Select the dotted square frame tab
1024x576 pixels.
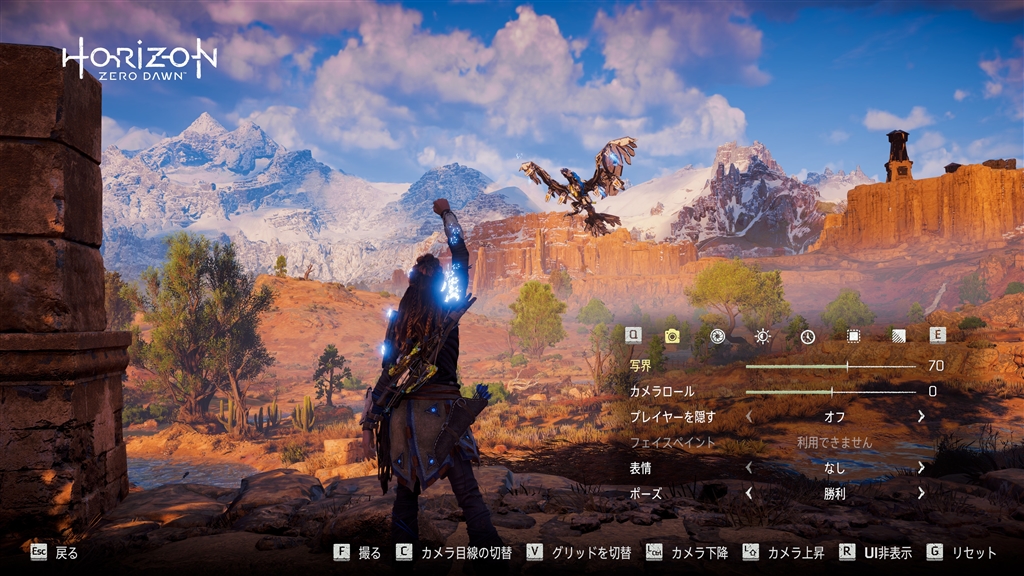click(x=853, y=336)
